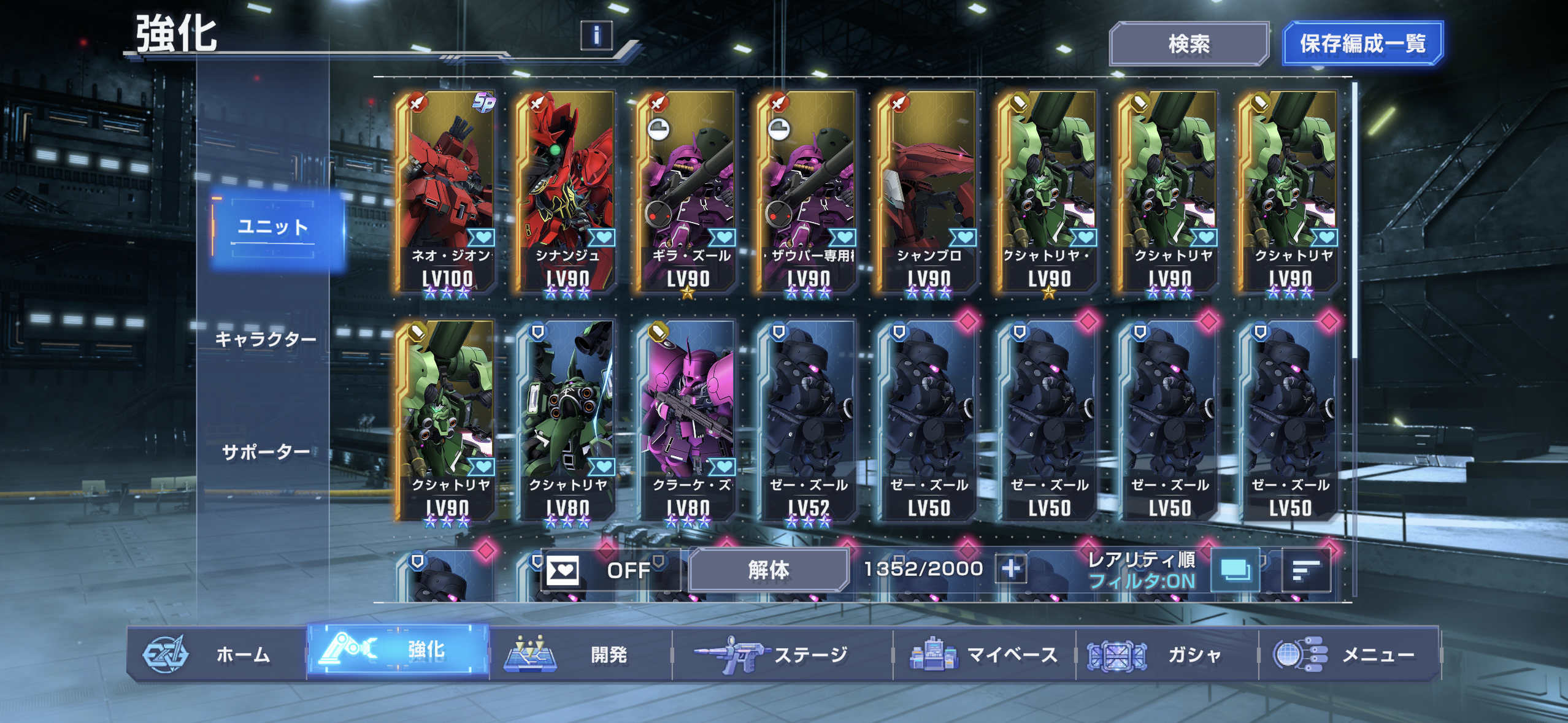Switch to the キャラクター tab
The height and width of the screenshot is (723, 1568).
coord(266,339)
